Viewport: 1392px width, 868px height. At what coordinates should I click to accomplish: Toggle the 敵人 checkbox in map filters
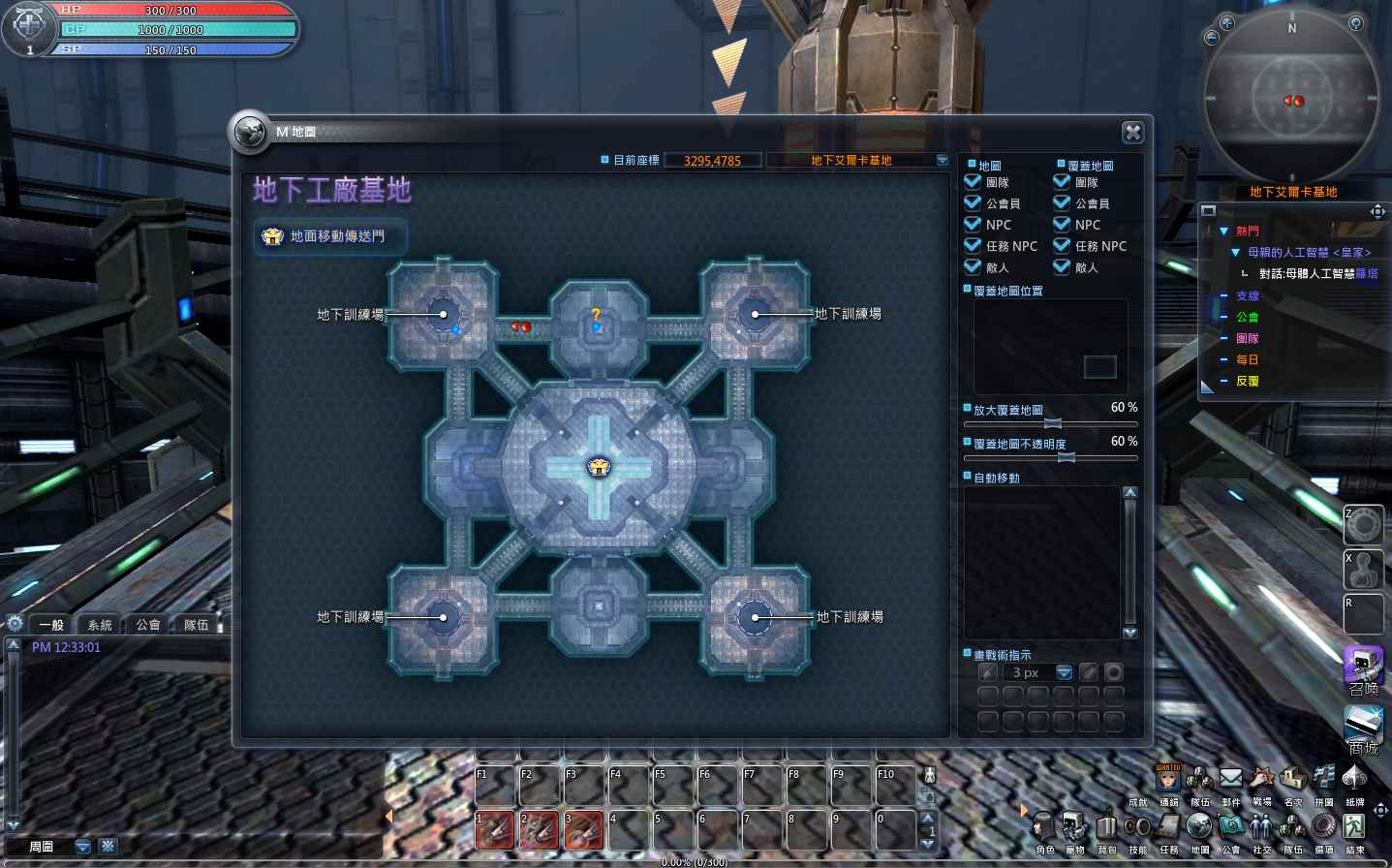click(x=972, y=267)
